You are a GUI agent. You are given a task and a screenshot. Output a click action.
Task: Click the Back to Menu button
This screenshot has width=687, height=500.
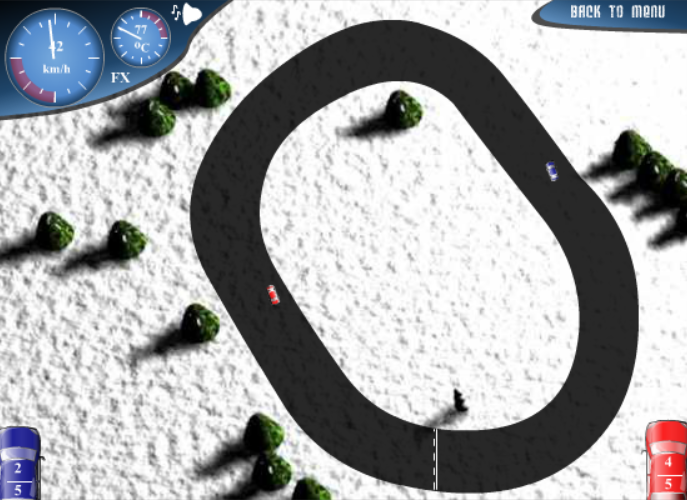tap(617, 12)
